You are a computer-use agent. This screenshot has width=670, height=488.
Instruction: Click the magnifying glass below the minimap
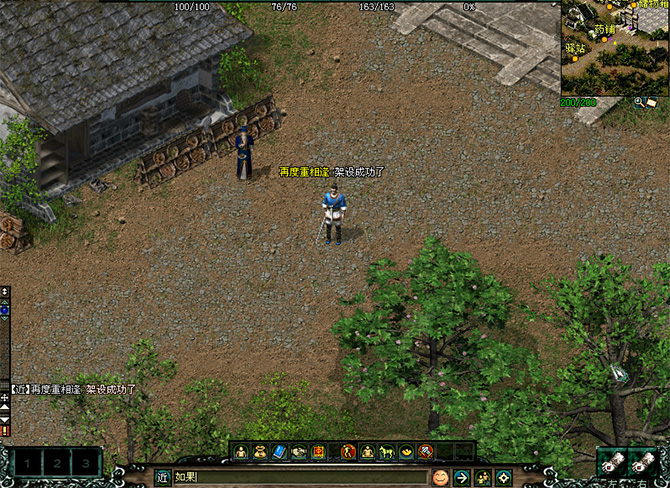(x=639, y=101)
